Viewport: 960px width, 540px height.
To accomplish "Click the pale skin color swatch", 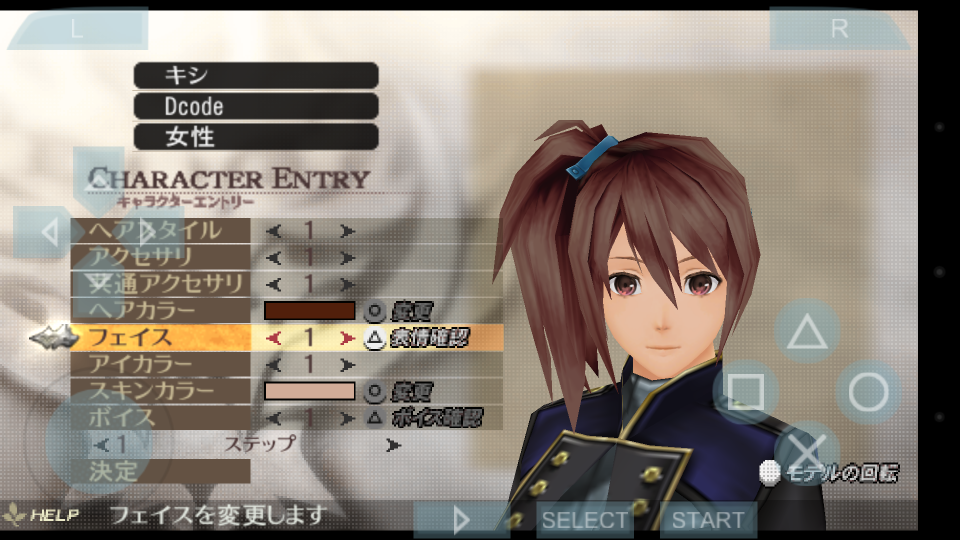I will 309,391.
